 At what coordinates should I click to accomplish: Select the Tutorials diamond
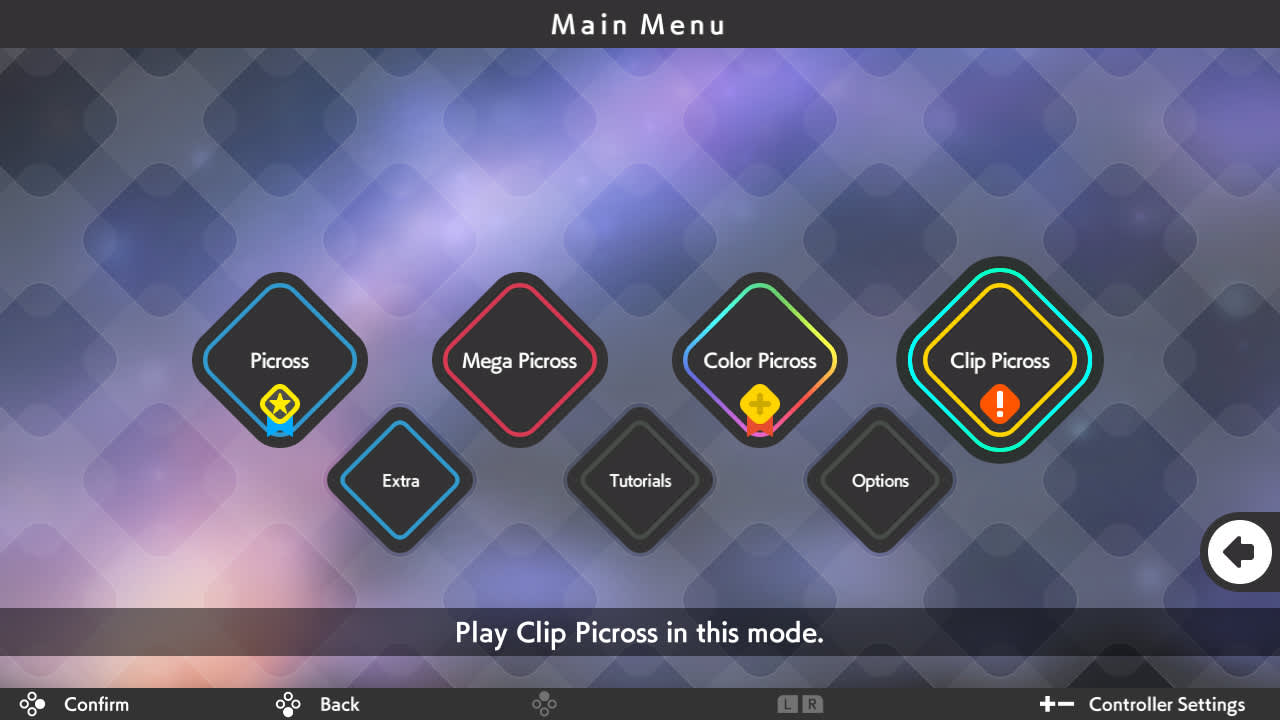(639, 481)
